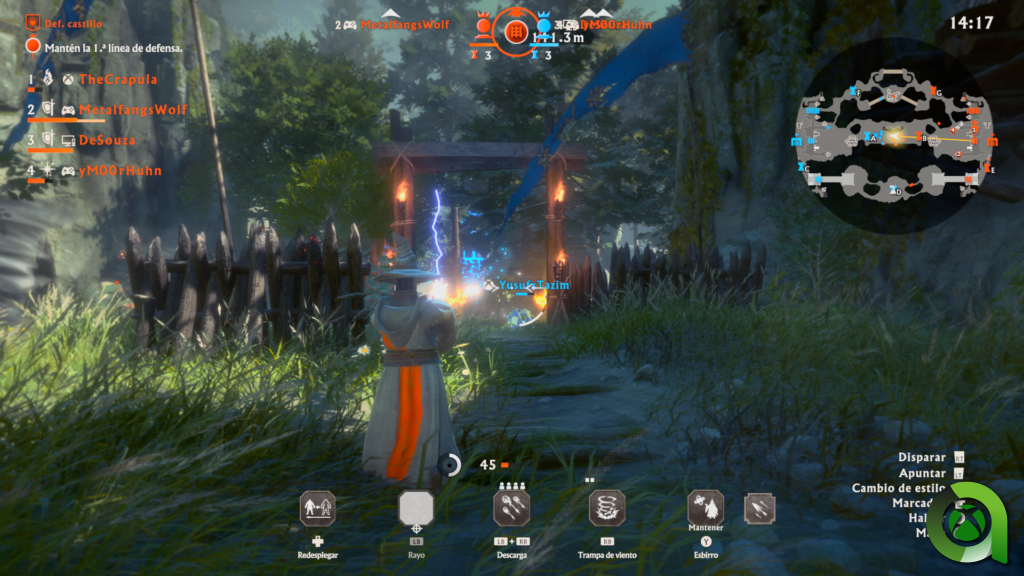Select TheCrapula in the squad list
1024x576 pixels.
tap(117, 79)
